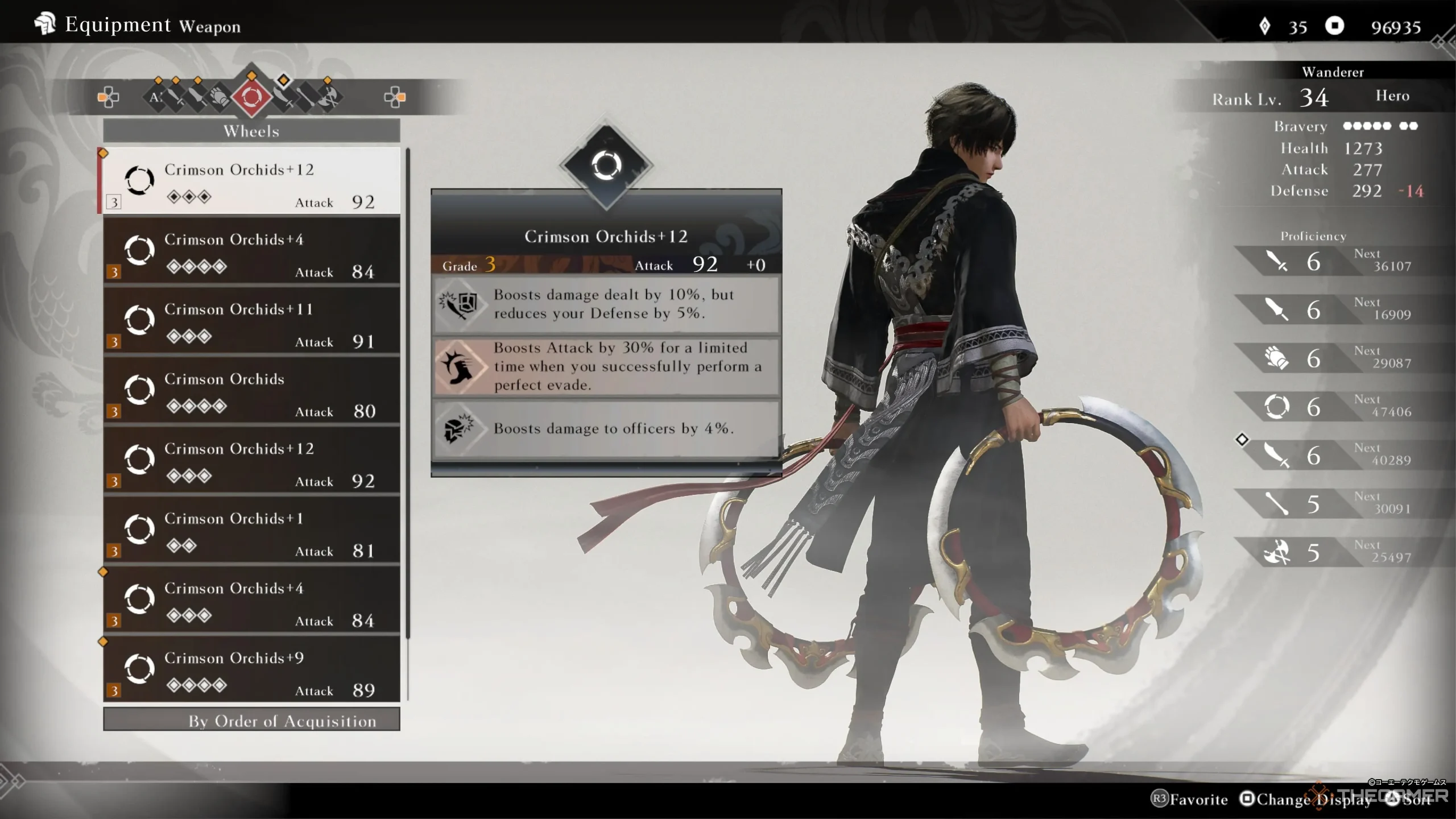Switch to the All weapons tab

click(x=155, y=97)
